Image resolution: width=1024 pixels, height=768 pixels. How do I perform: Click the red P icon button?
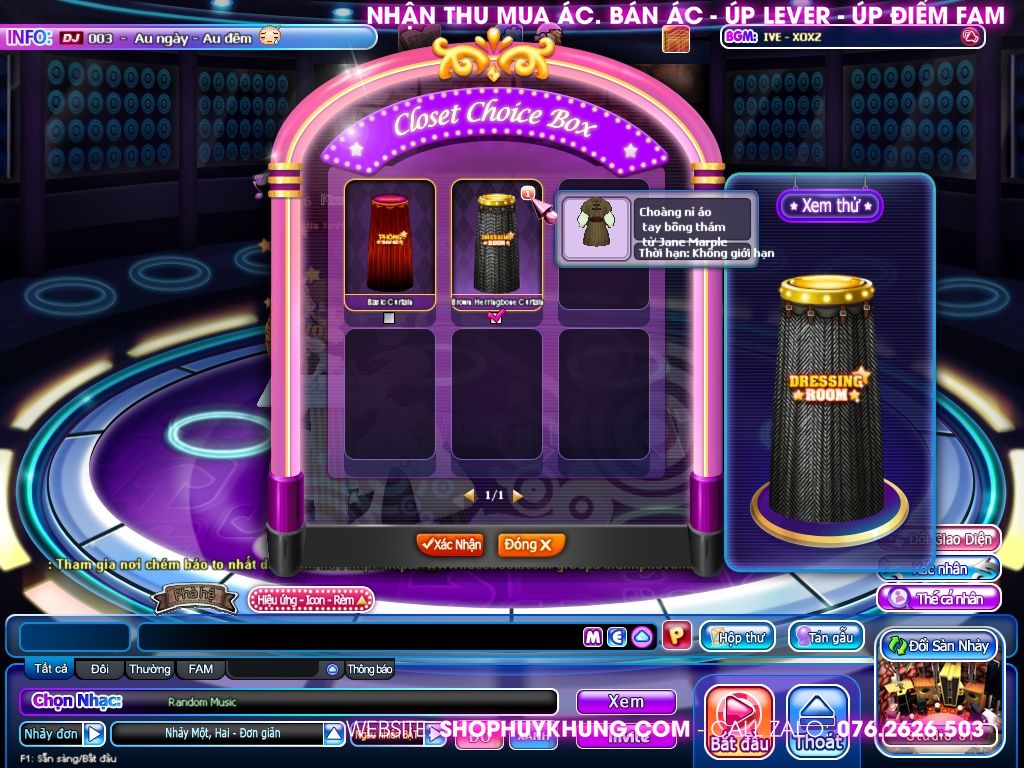(x=677, y=636)
